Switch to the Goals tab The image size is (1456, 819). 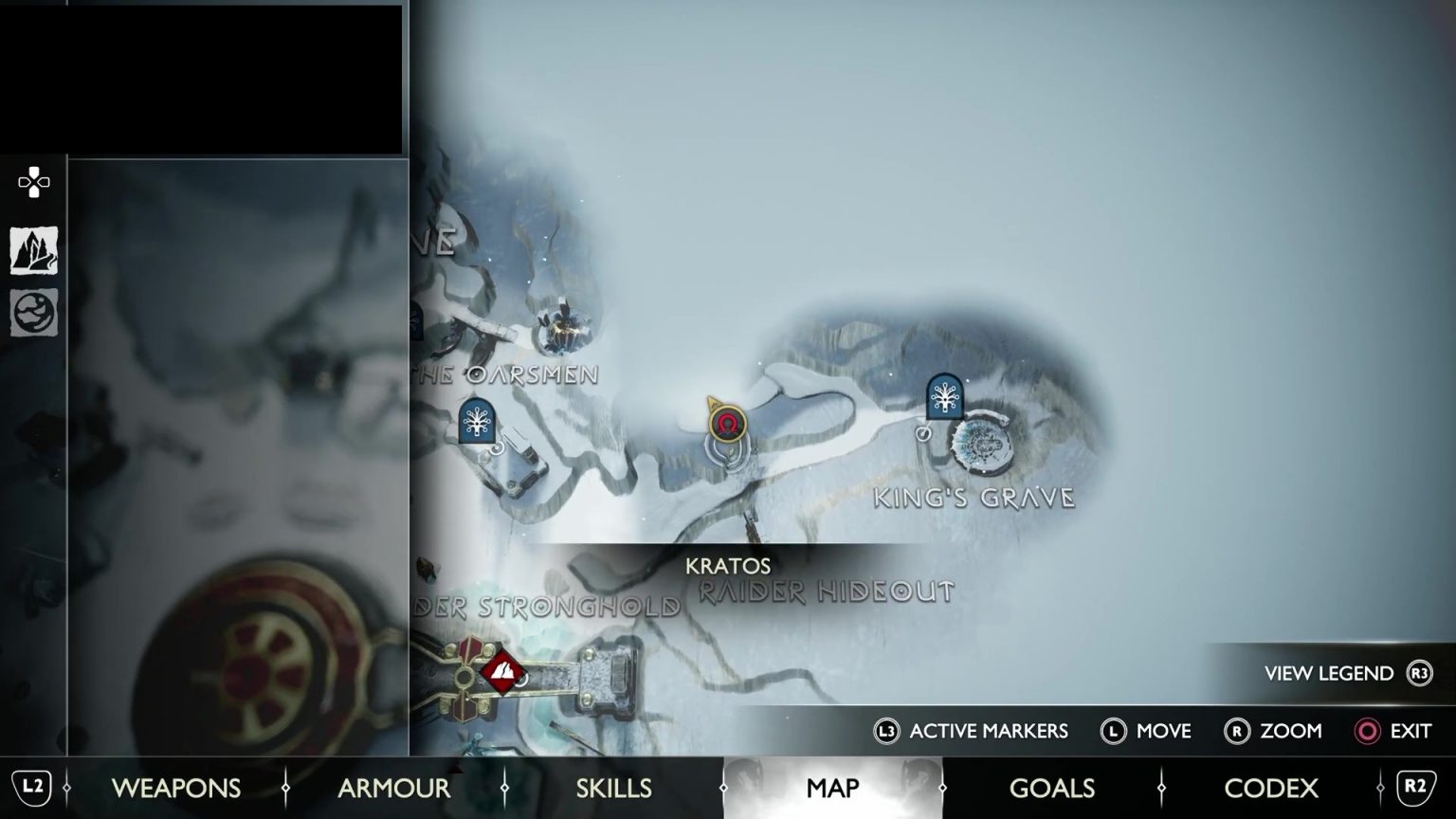(x=1051, y=788)
